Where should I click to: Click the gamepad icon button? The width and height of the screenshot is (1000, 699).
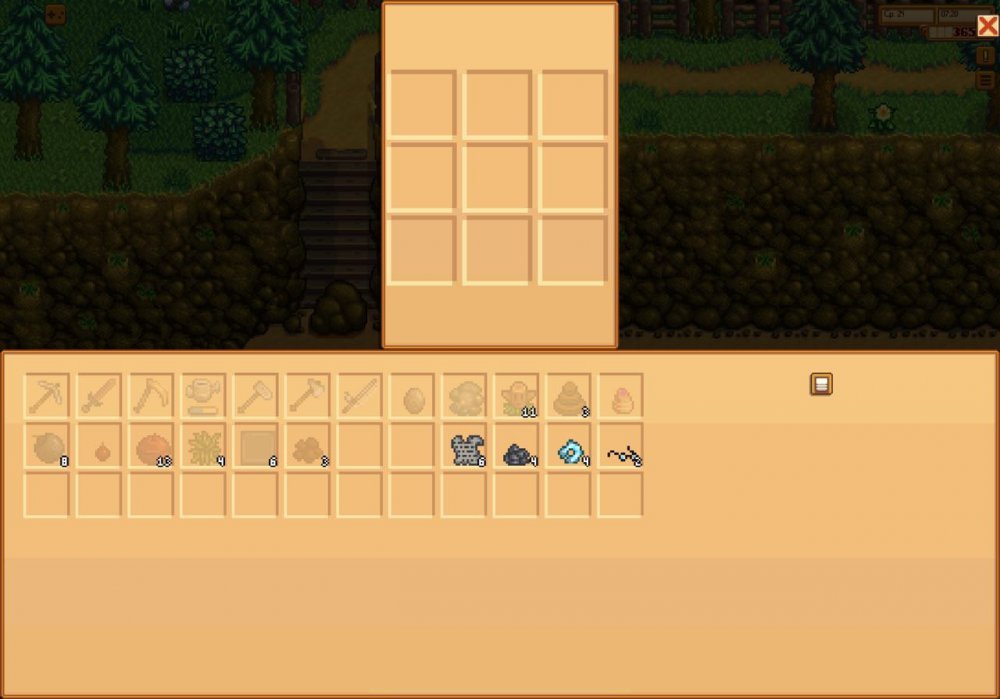tap(55, 14)
